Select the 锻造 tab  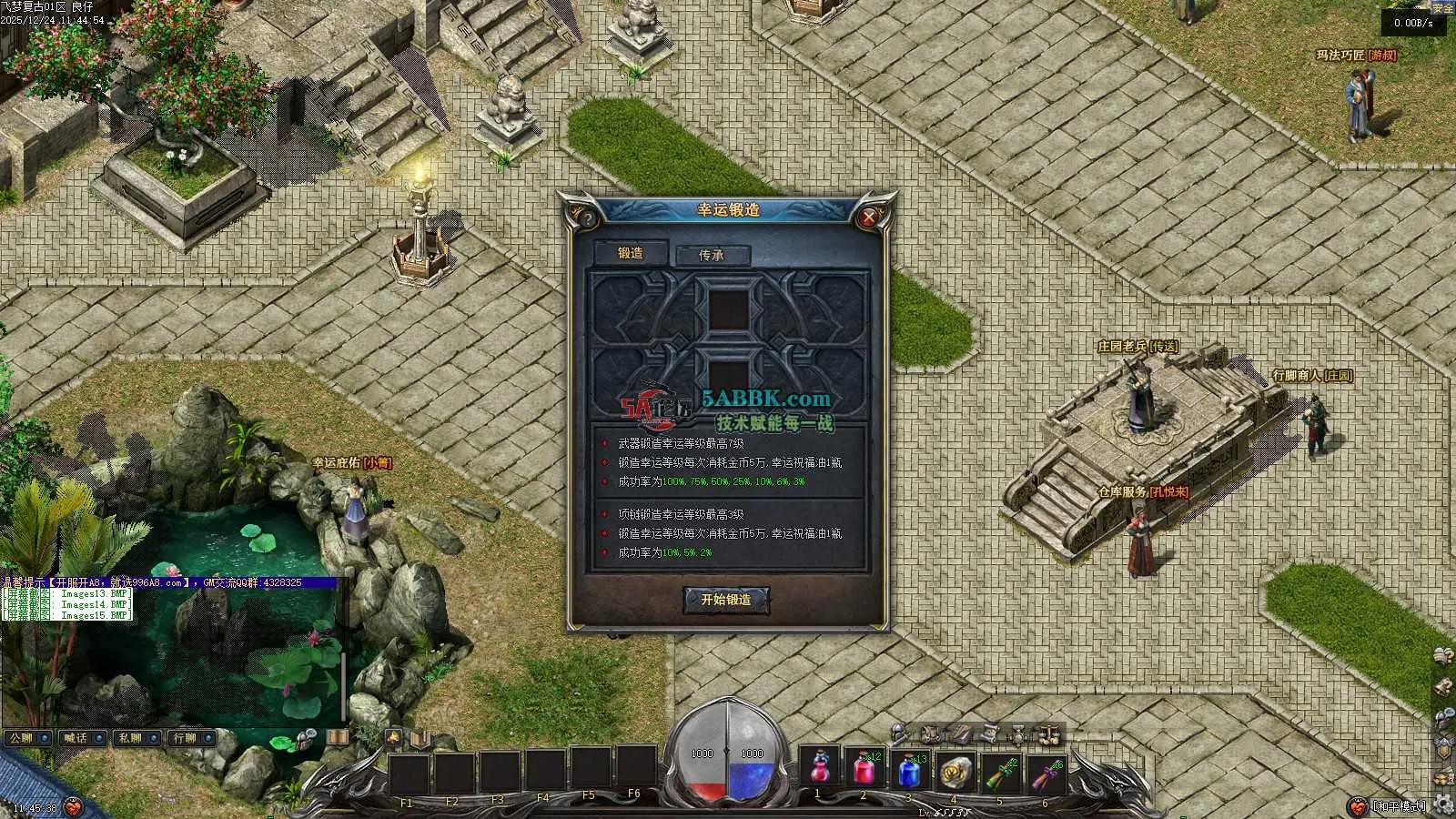click(x=631, y=254)
